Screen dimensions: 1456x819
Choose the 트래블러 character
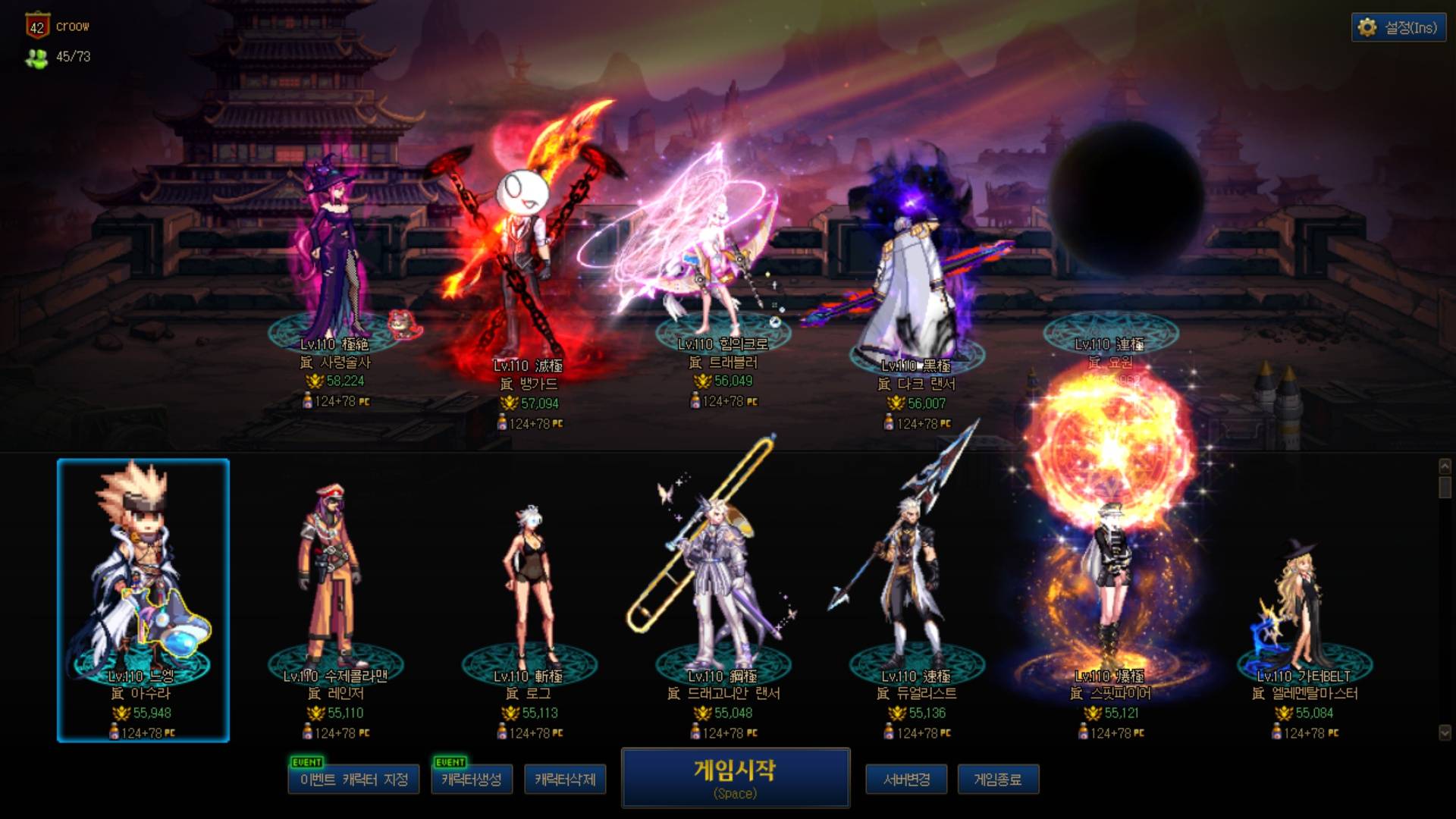pos(713,258)
